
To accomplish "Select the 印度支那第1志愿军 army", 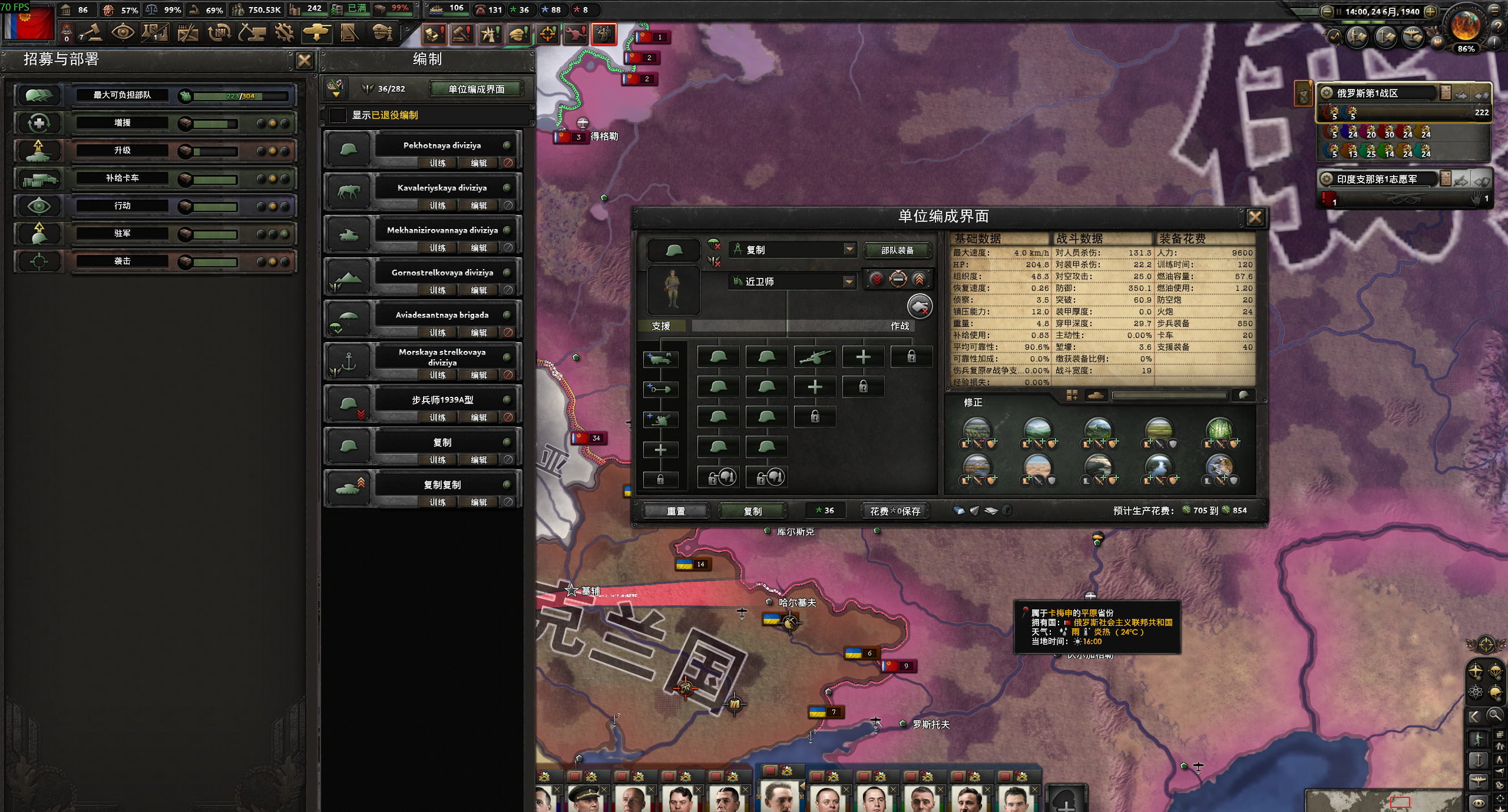I will (1376, 179).
